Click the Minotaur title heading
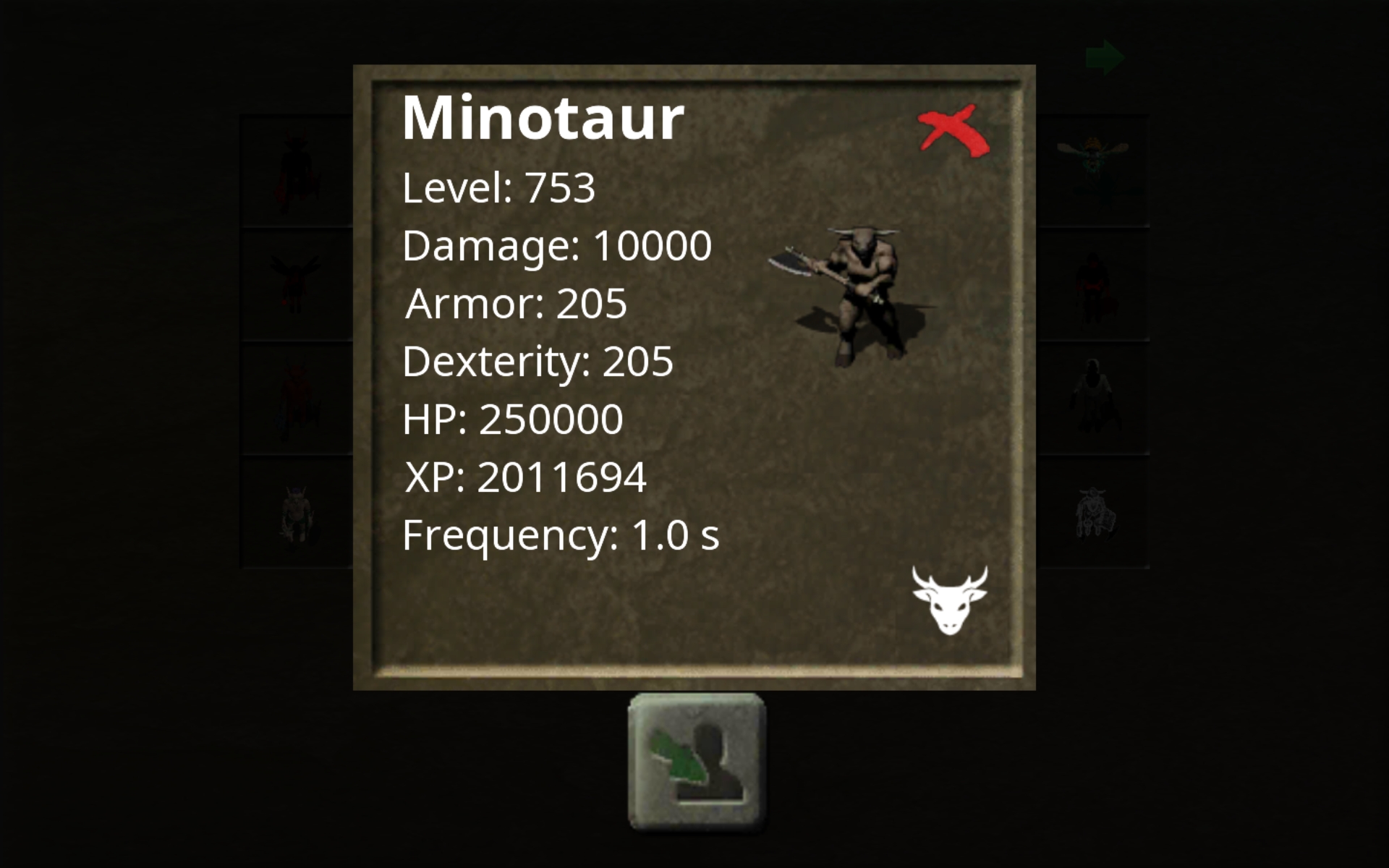 [543, 118]
